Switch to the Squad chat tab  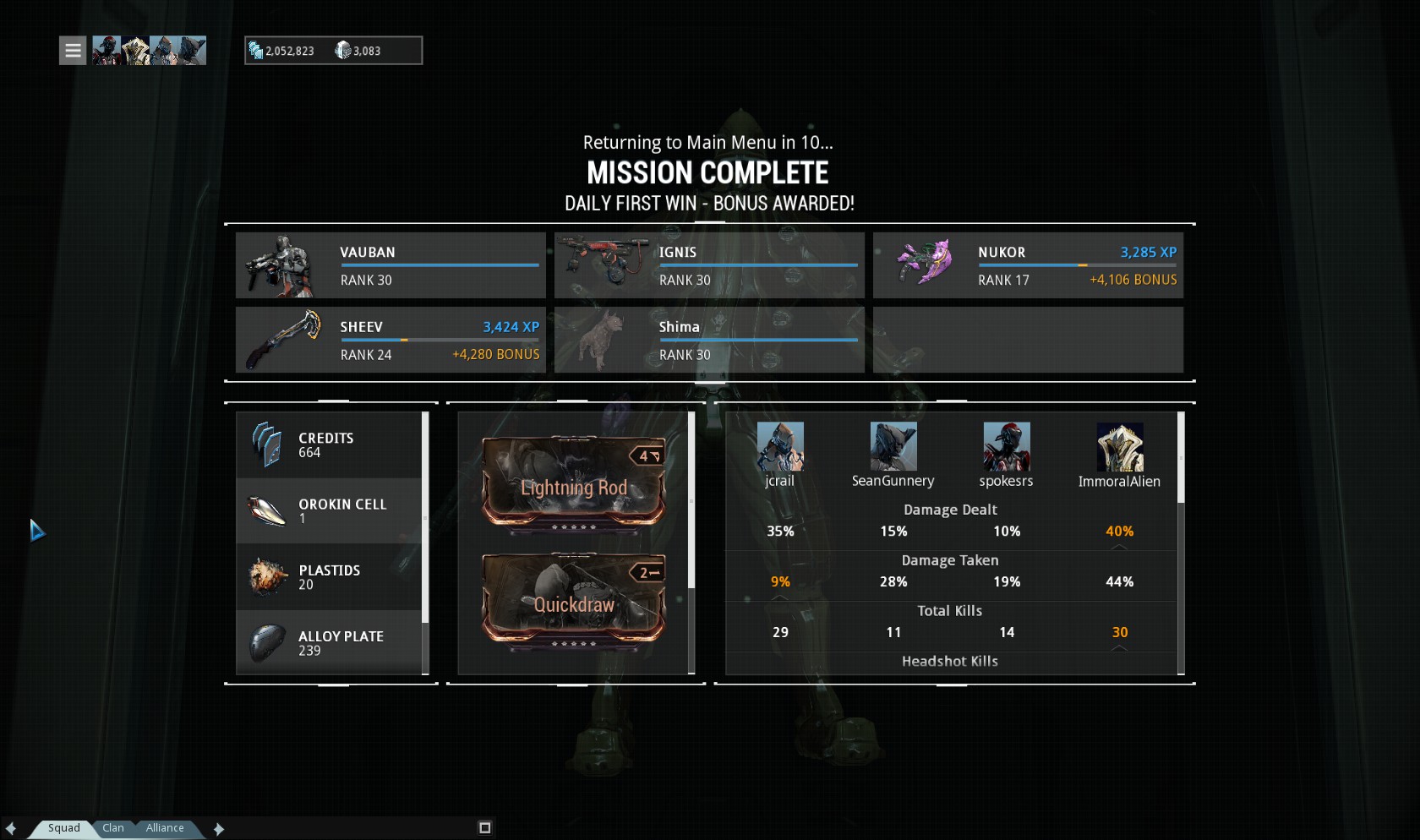click(x=63, y=828)
